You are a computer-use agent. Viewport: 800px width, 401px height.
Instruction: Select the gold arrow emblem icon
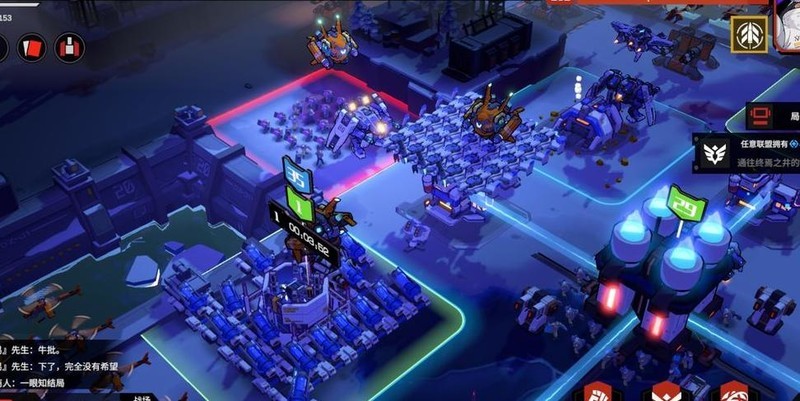(745, 34)
